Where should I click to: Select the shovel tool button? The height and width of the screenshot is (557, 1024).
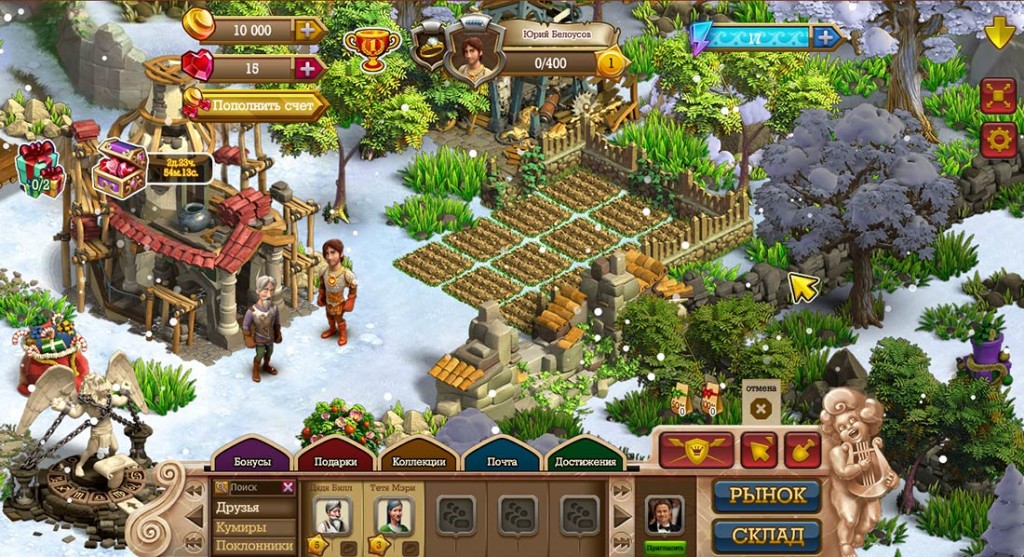[x=802, y=450]
